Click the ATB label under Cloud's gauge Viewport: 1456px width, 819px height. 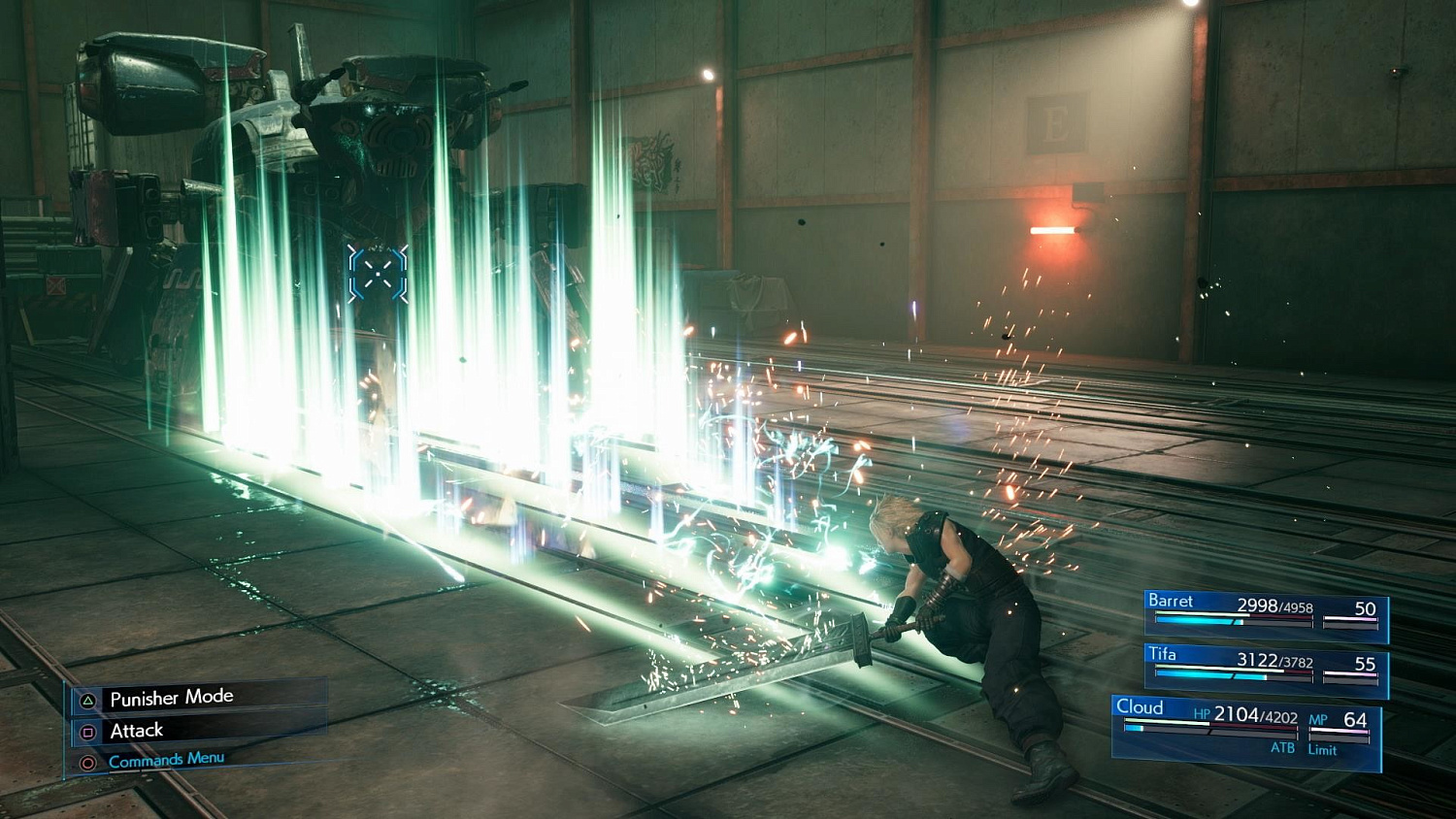point(1283,746)
